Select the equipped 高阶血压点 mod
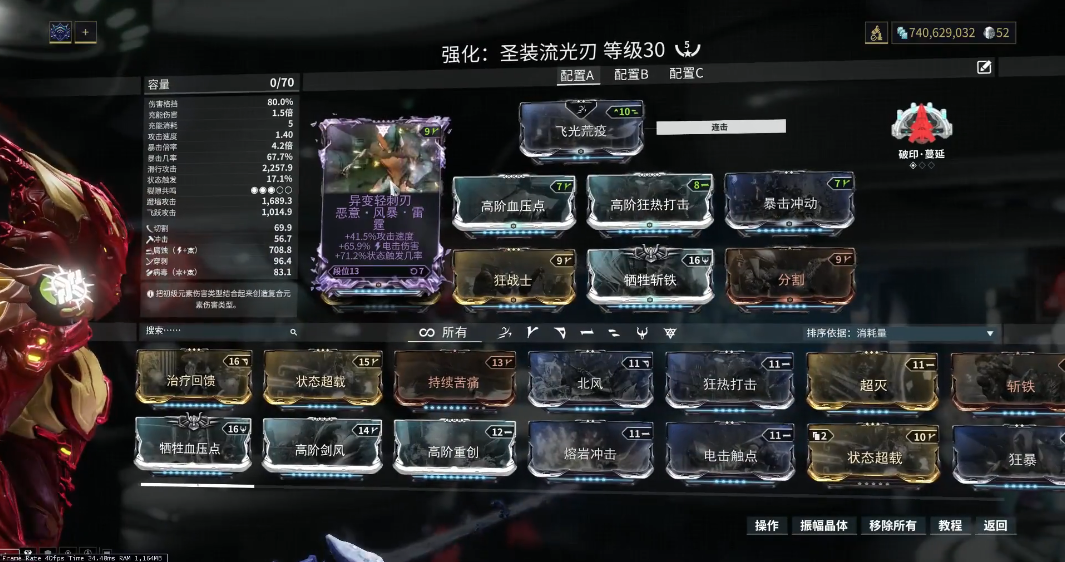 [x=515, y=205]
